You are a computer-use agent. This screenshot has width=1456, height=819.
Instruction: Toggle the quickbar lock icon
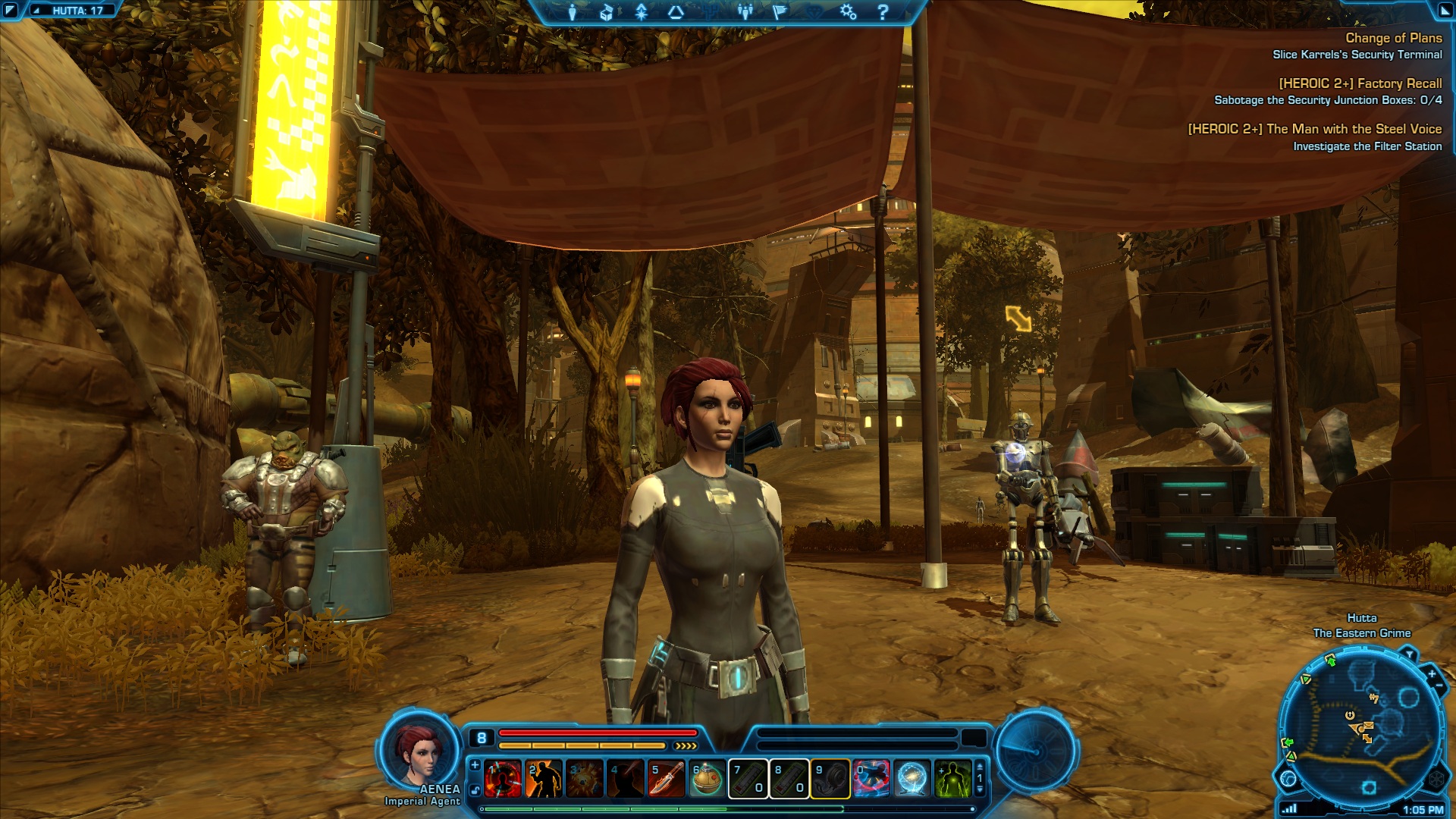(475, 790)
